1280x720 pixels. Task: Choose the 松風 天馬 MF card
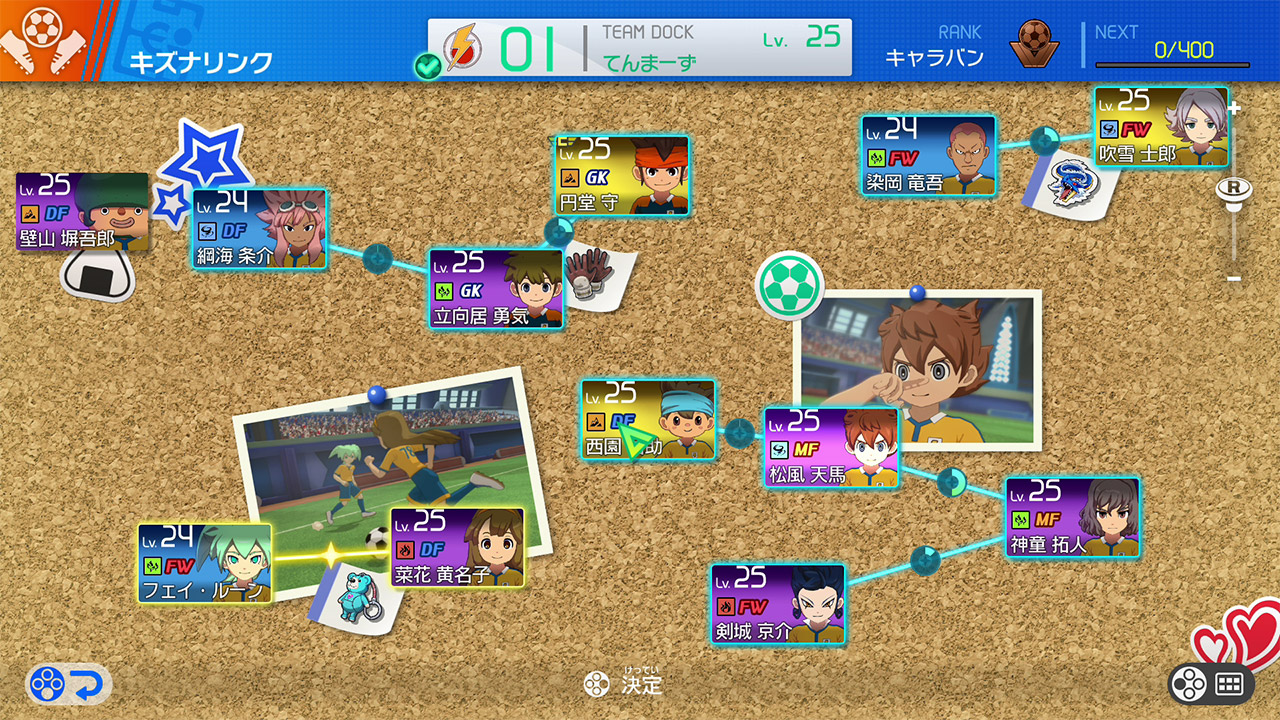click(831, 447)
